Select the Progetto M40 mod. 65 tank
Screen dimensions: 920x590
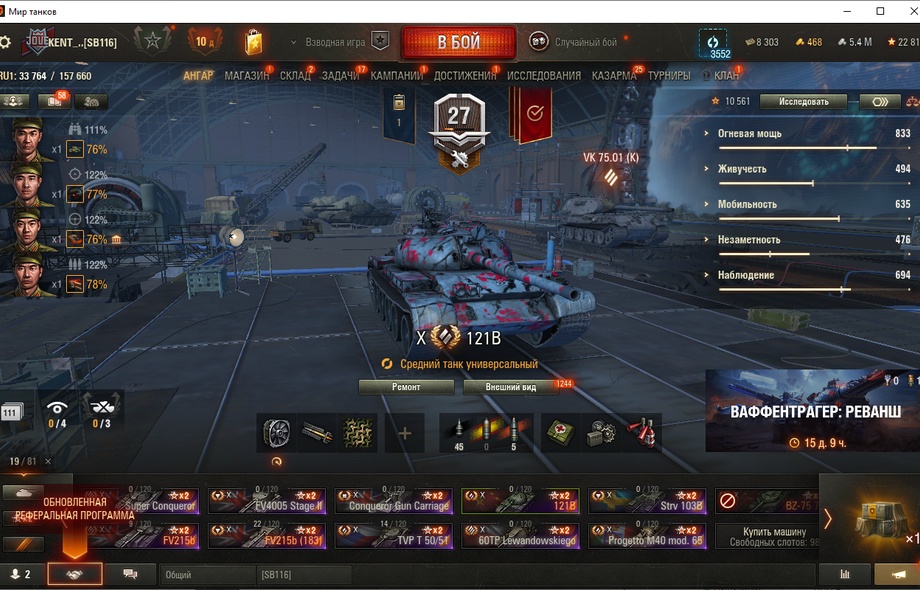pyautogui.click(x=646, y=536)
